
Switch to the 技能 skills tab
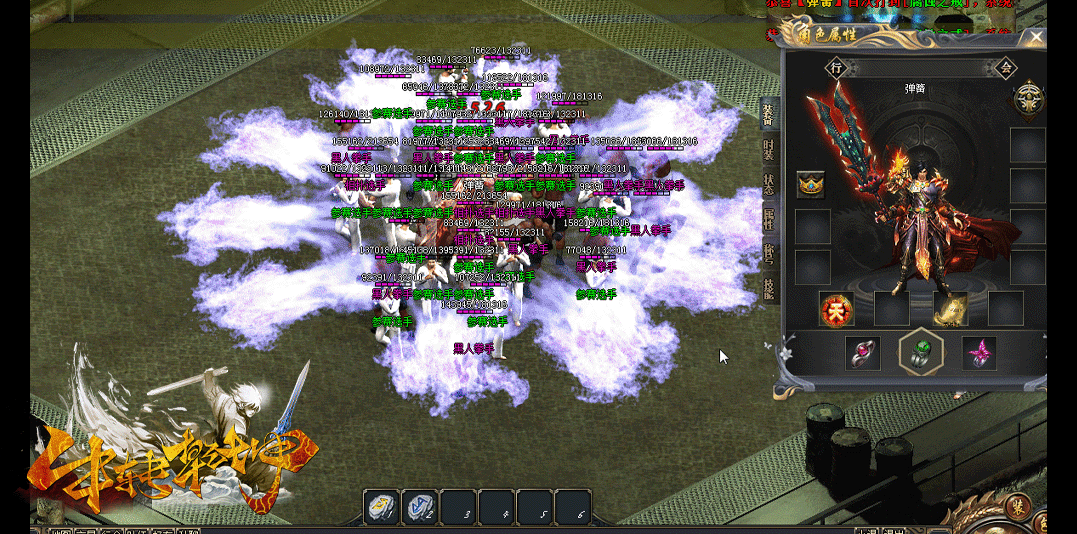click(x=768, y=284)
